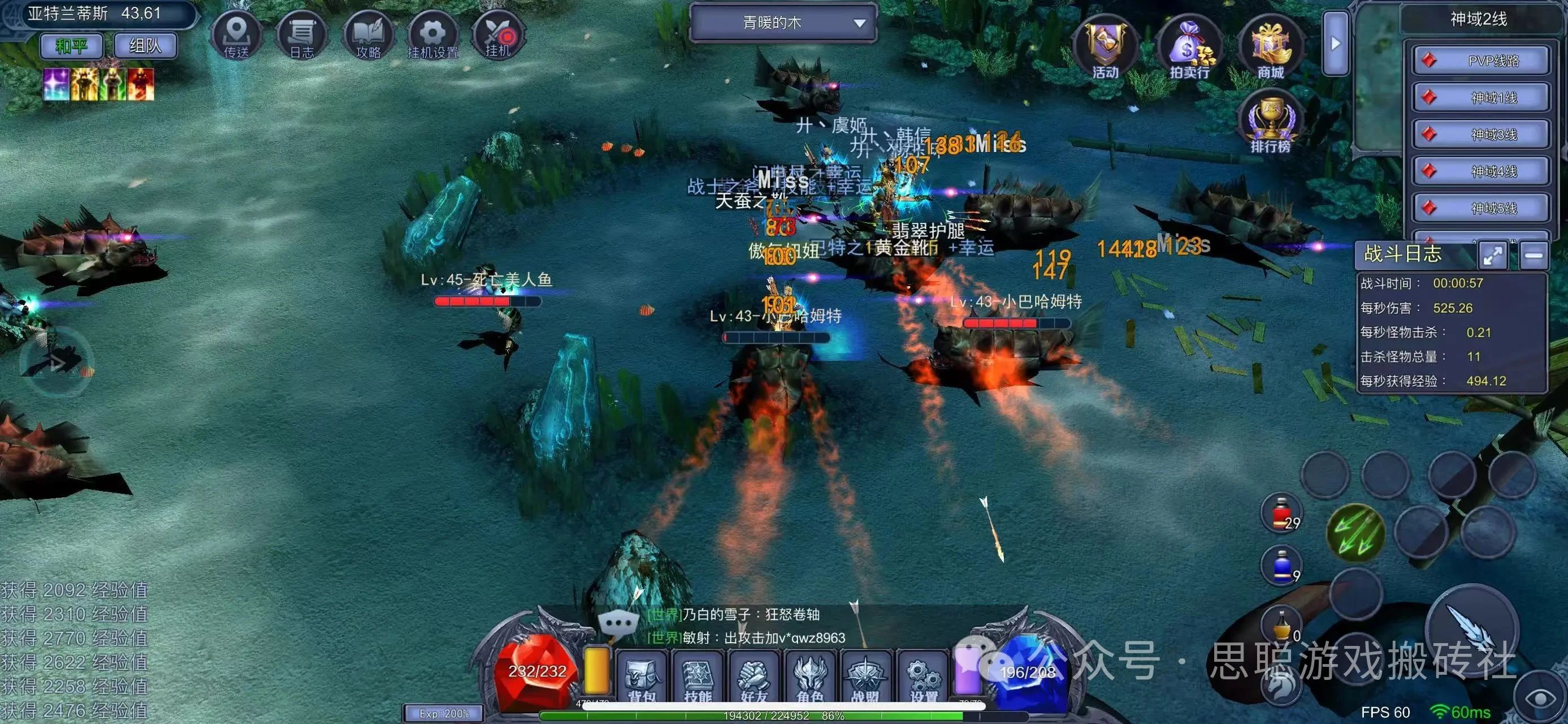Open the 传送 teleport menu
The image size is (1568, 724).
point(236,35)
